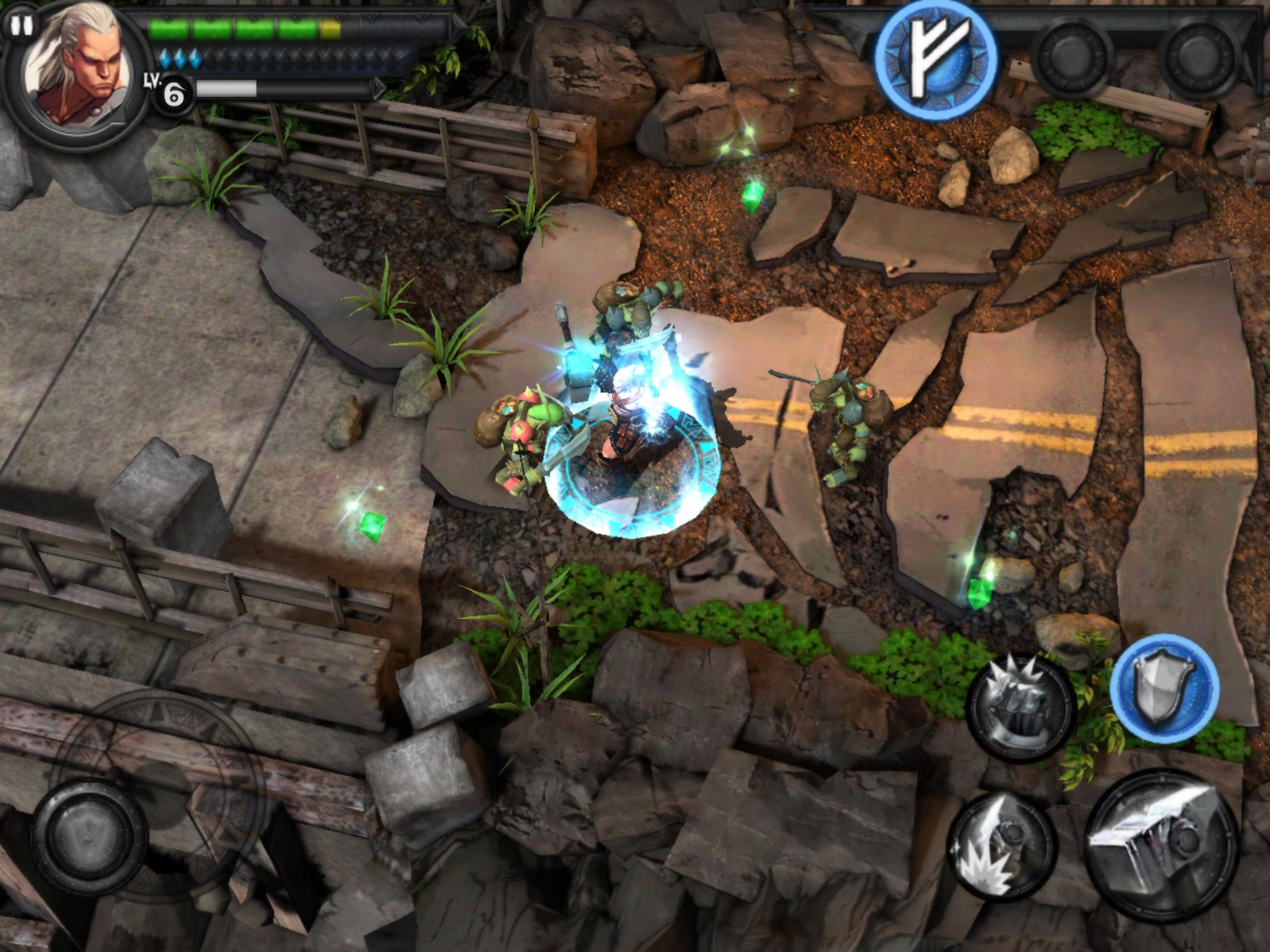
Task: Perform the hammer smash attack
Action: pyautogui.click(x=1002, y=845)
